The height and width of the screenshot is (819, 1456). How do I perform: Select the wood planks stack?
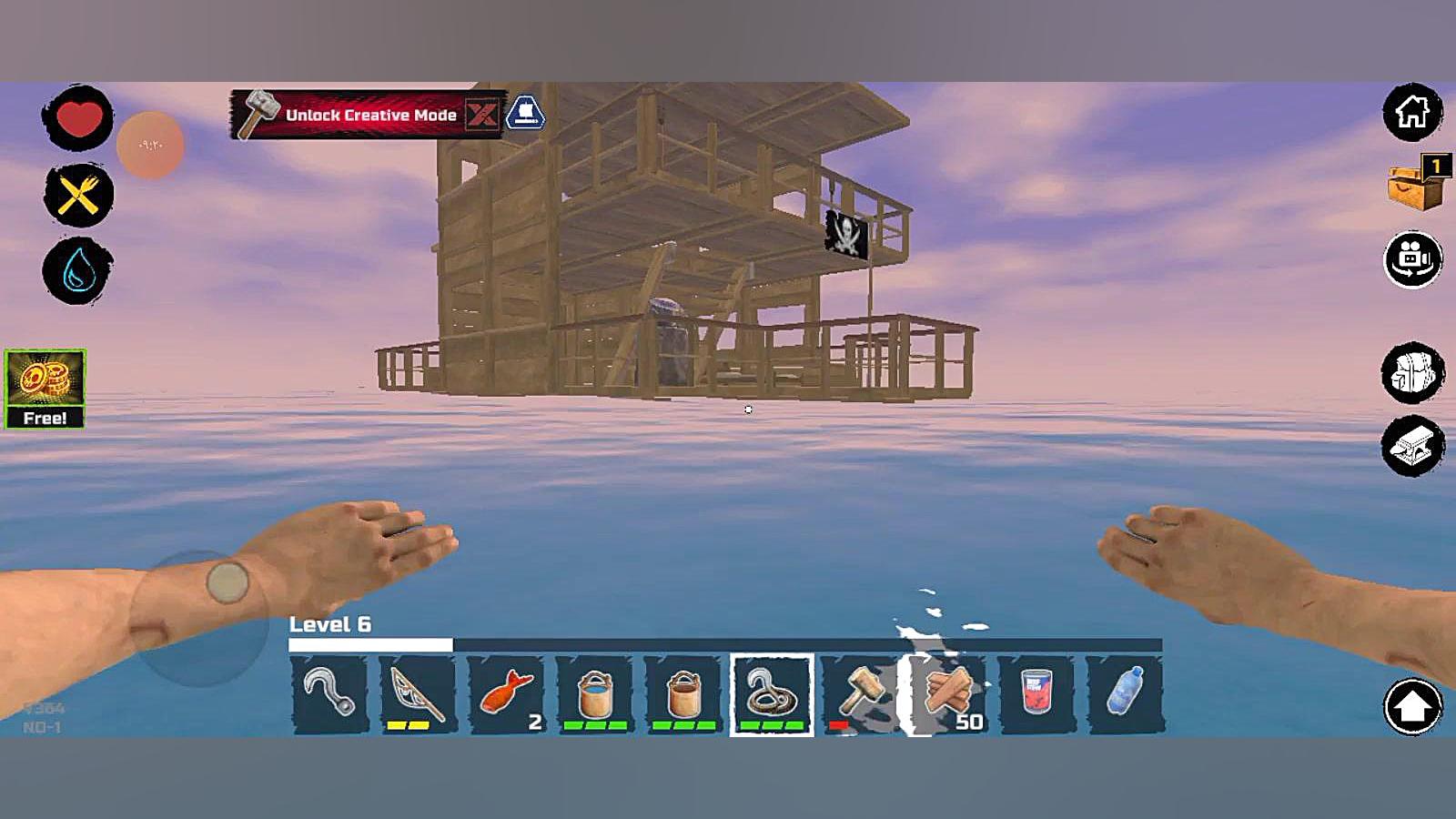click(948, 694)
